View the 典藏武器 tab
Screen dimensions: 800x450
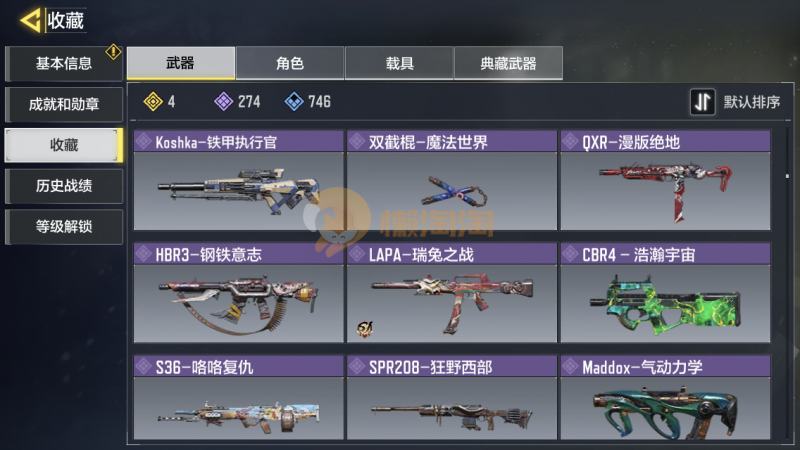point(508,63)
